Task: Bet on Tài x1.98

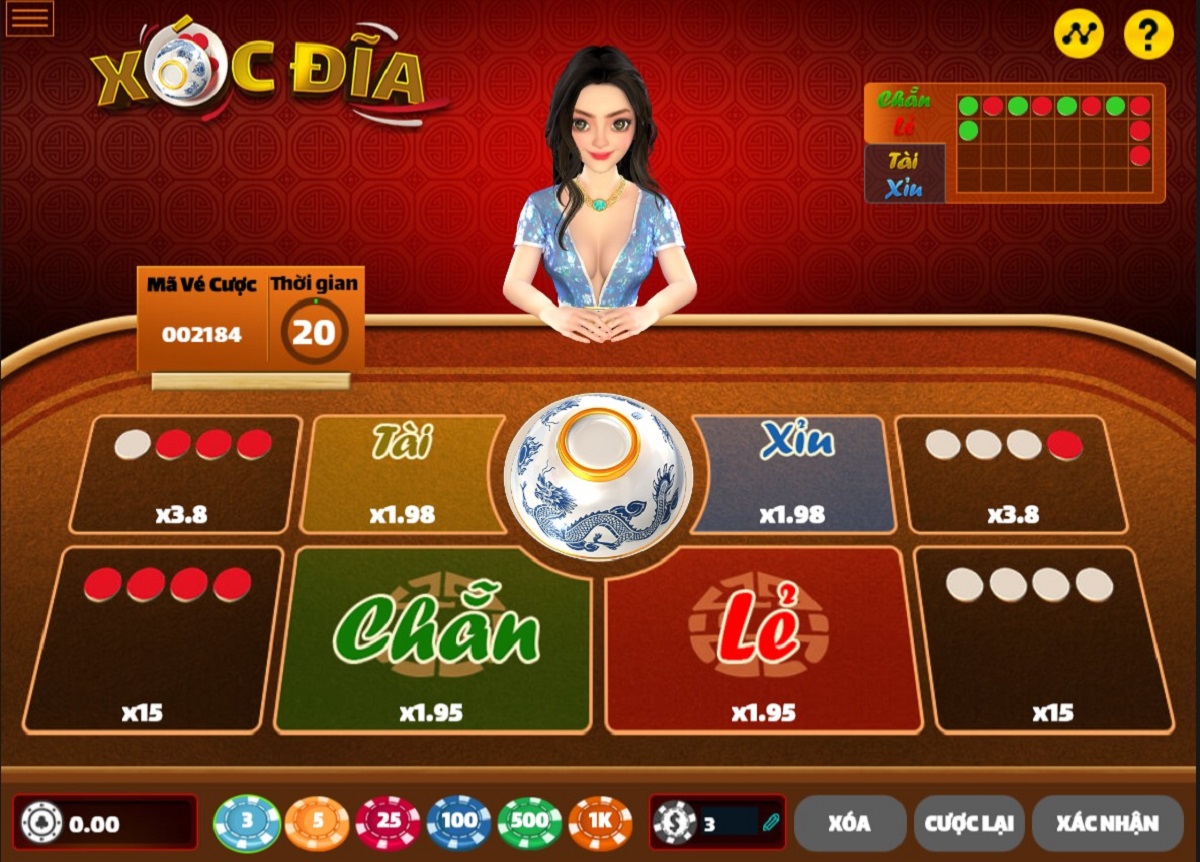Action: pos(402,474)
